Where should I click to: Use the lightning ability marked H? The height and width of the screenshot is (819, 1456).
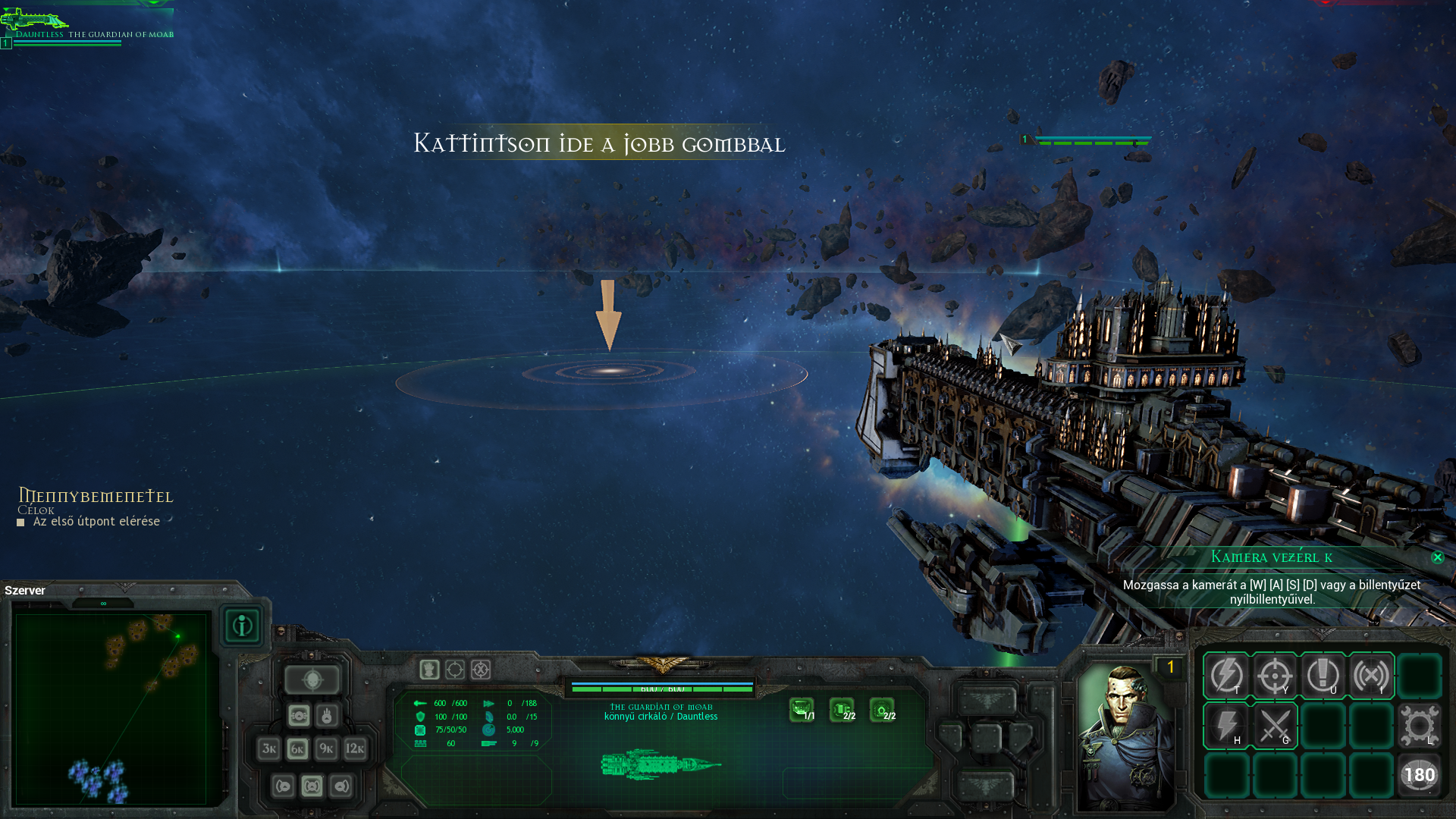1226,726
